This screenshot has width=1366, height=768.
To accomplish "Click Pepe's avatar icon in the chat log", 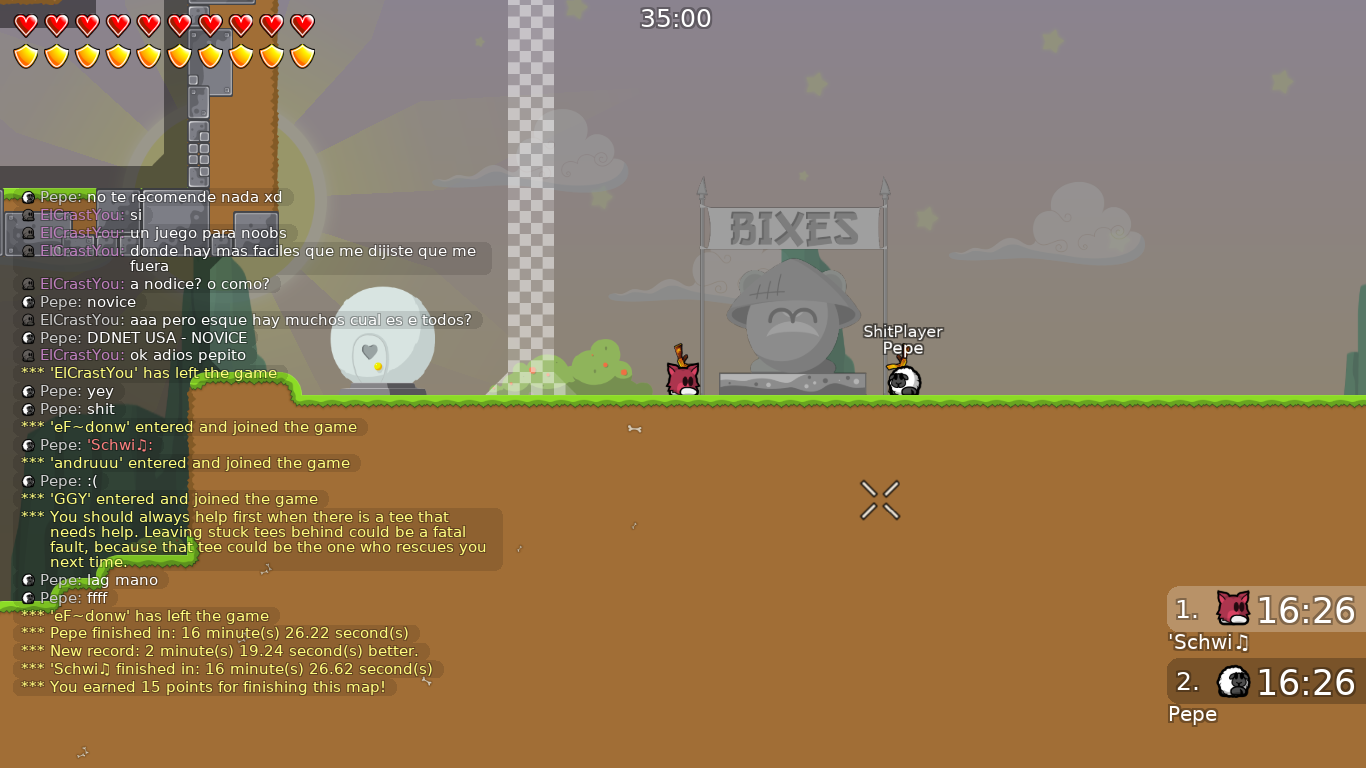I will click(x=27, y=198).
